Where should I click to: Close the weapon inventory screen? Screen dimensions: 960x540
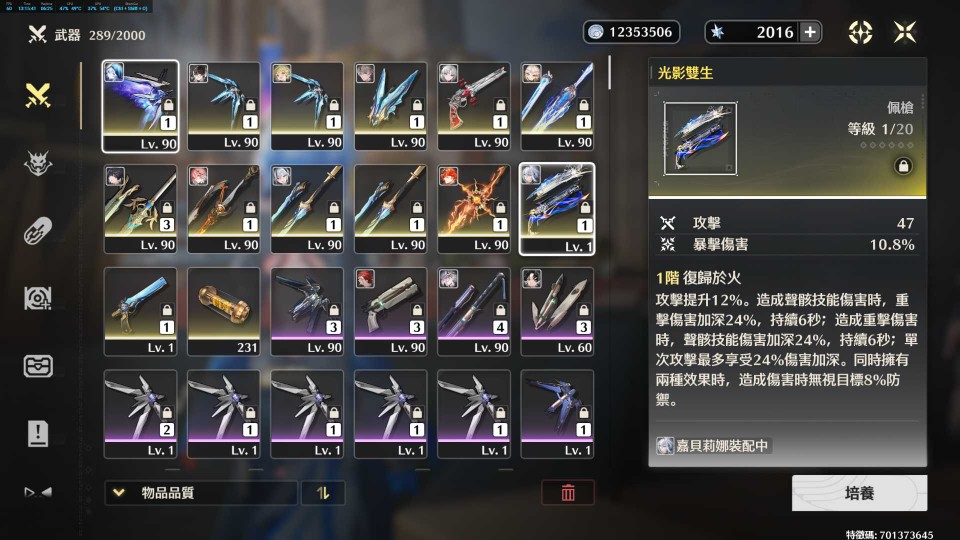(905, 32)
